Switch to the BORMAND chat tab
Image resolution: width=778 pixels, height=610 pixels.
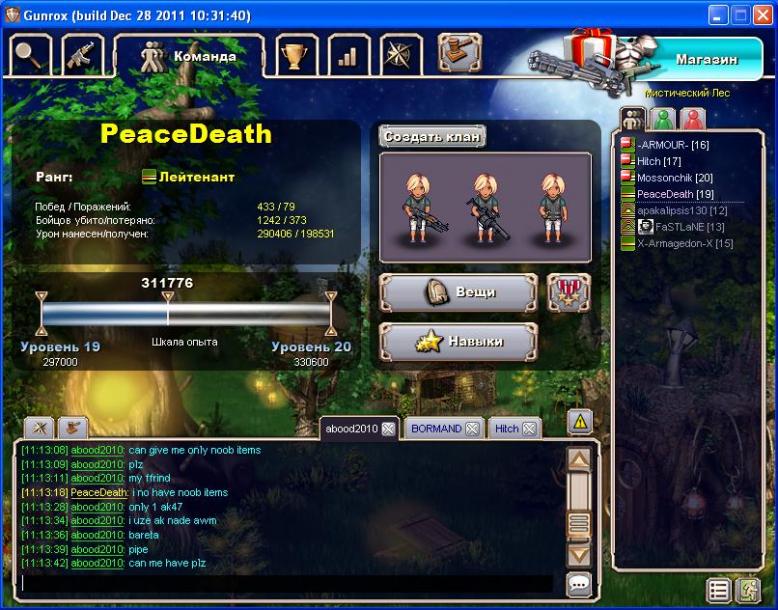coord(436,429)
